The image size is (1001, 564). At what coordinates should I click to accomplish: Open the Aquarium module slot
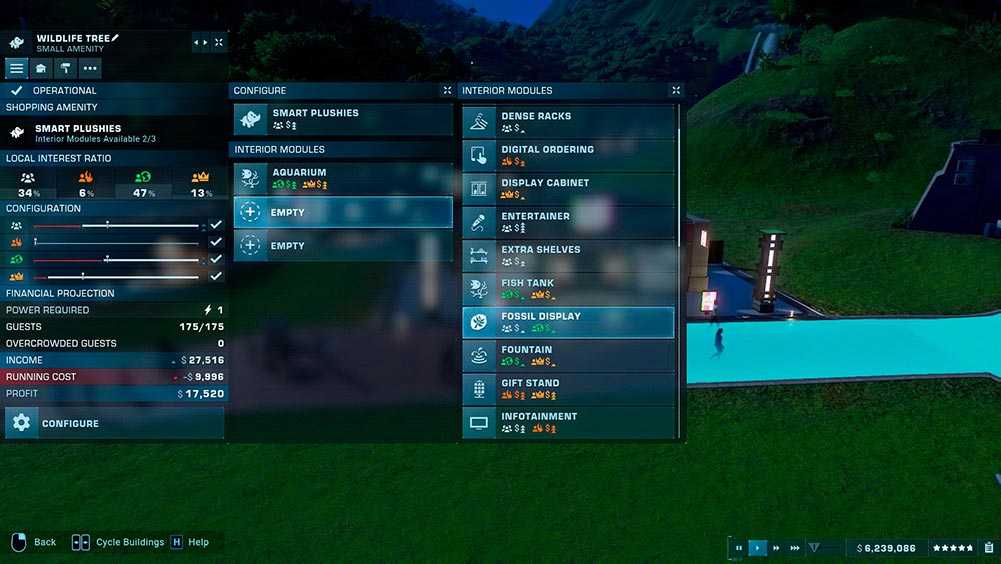pyautogui.click(x=342, y=178)
